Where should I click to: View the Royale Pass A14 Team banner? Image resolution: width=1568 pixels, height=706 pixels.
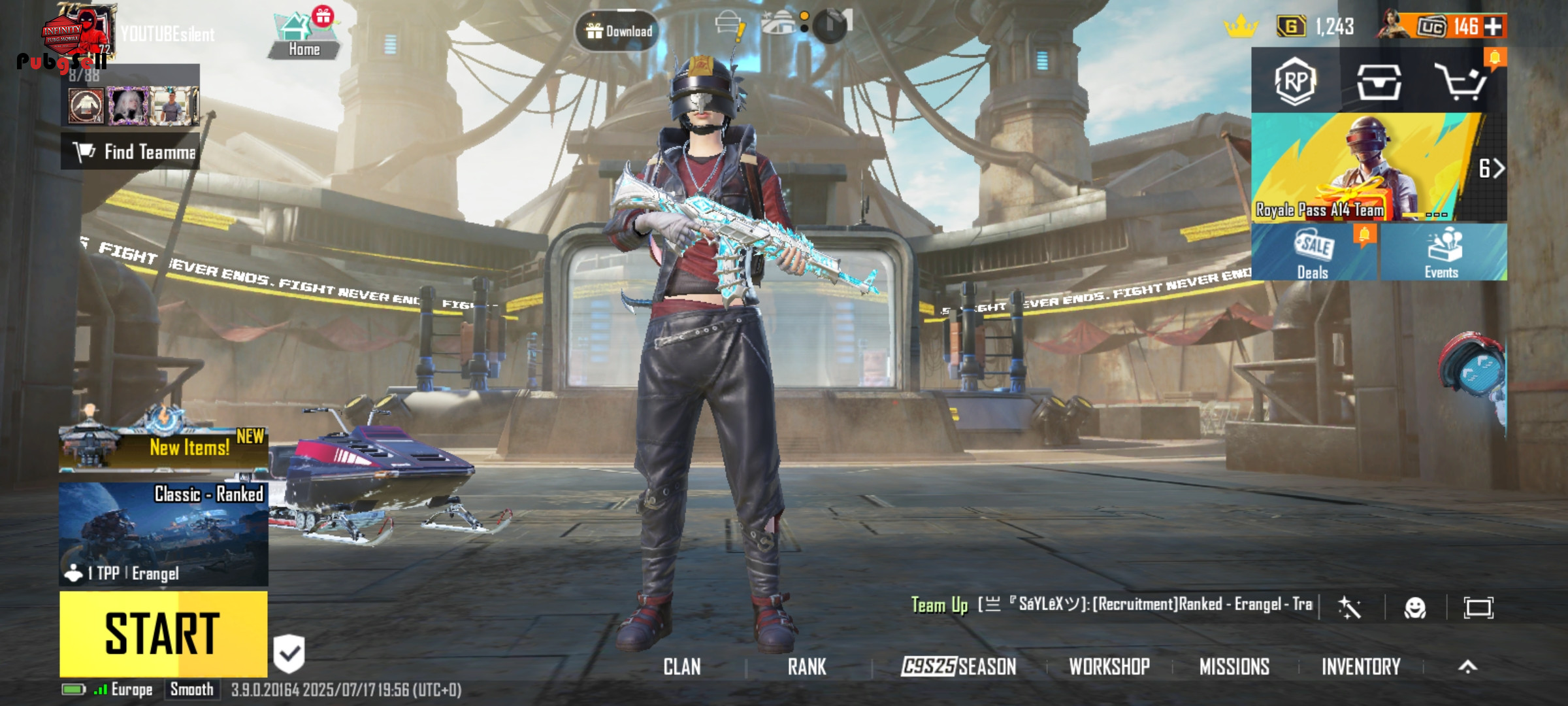pyautogui.click(x=1365, y=167)
